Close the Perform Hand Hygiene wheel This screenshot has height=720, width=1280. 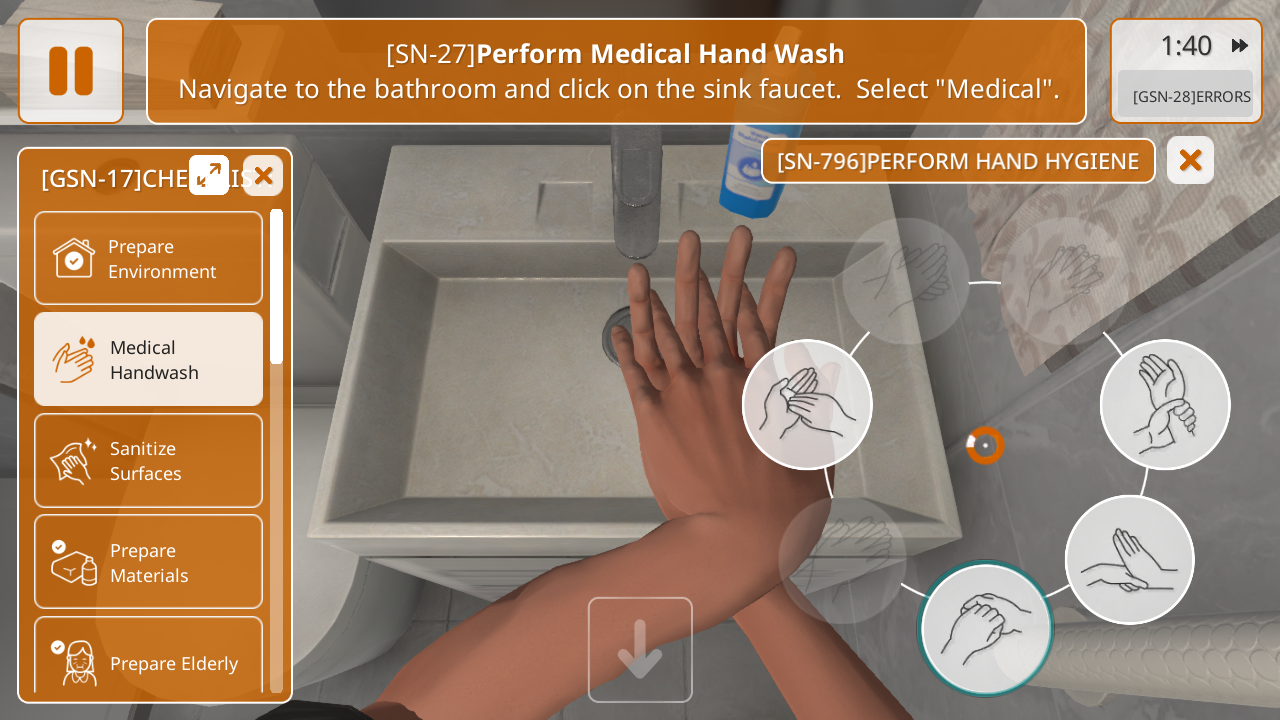click(1190, 160)
